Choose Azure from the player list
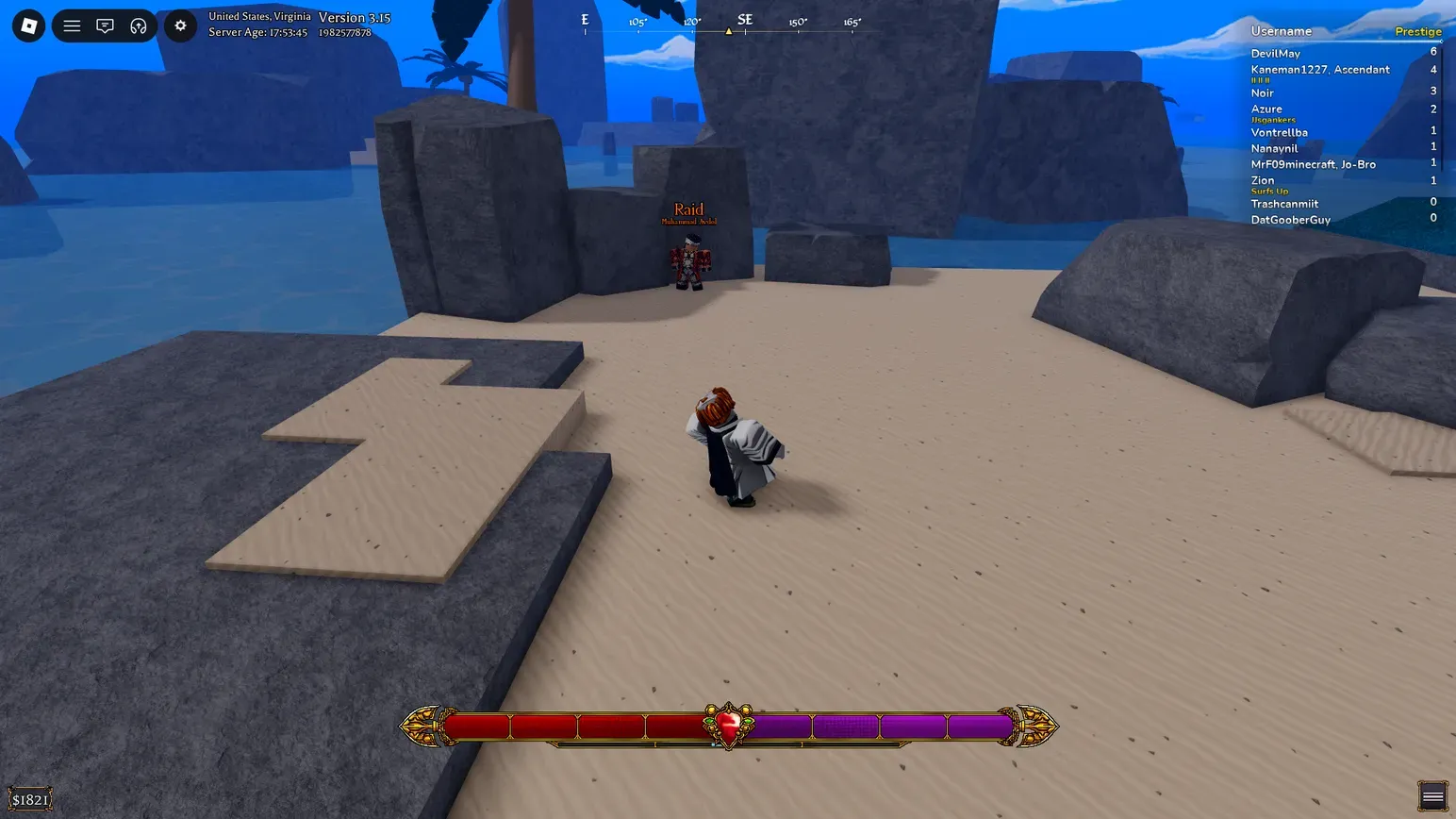Image resolution: width=1456 pixels, height=819 pixels. [x=1266, y=109]
